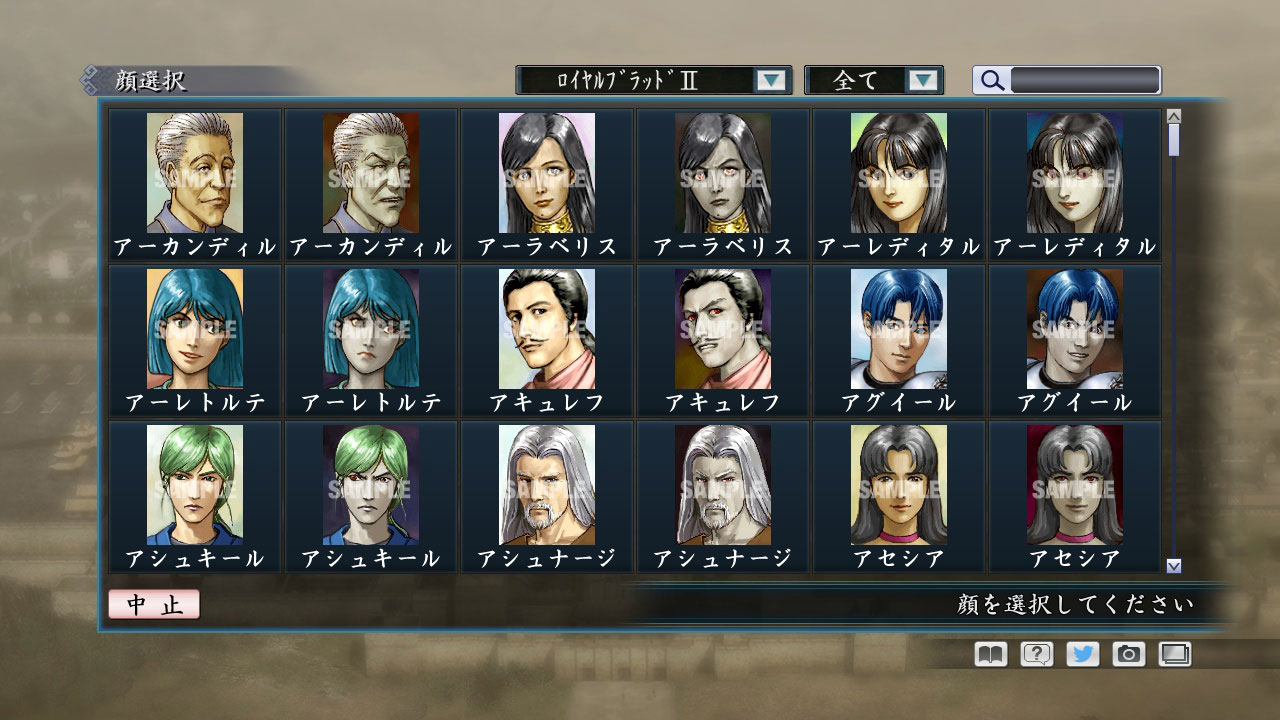Select the first アーカンディル portrait
Viewport: 1280px width, 720px height.
(x=196, y=175)
